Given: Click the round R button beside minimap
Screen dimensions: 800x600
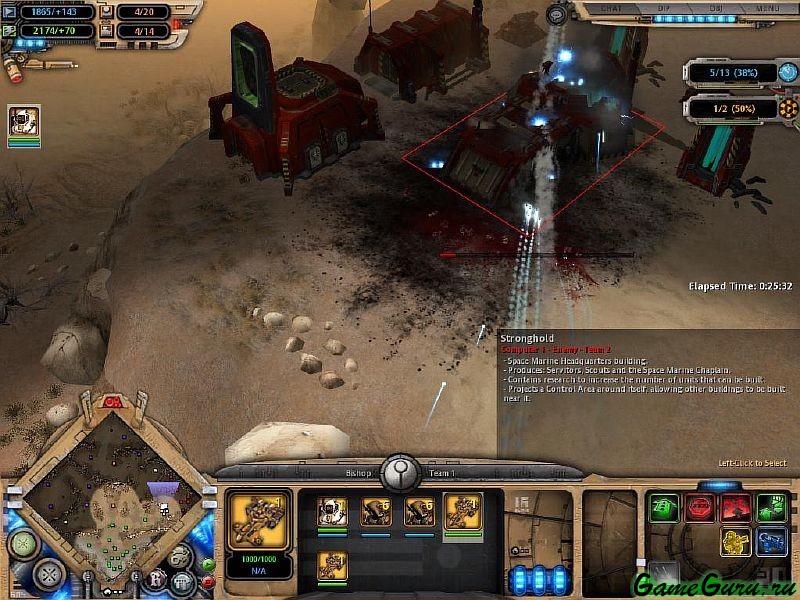Looking at the screenshot, I should point(156,578).
